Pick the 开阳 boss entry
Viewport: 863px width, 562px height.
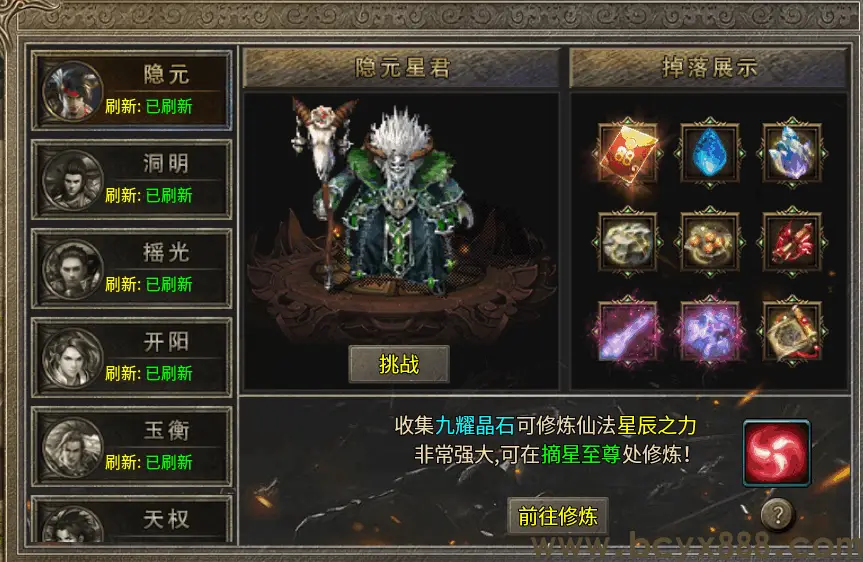pyautogui.click(x=133, y=357)
